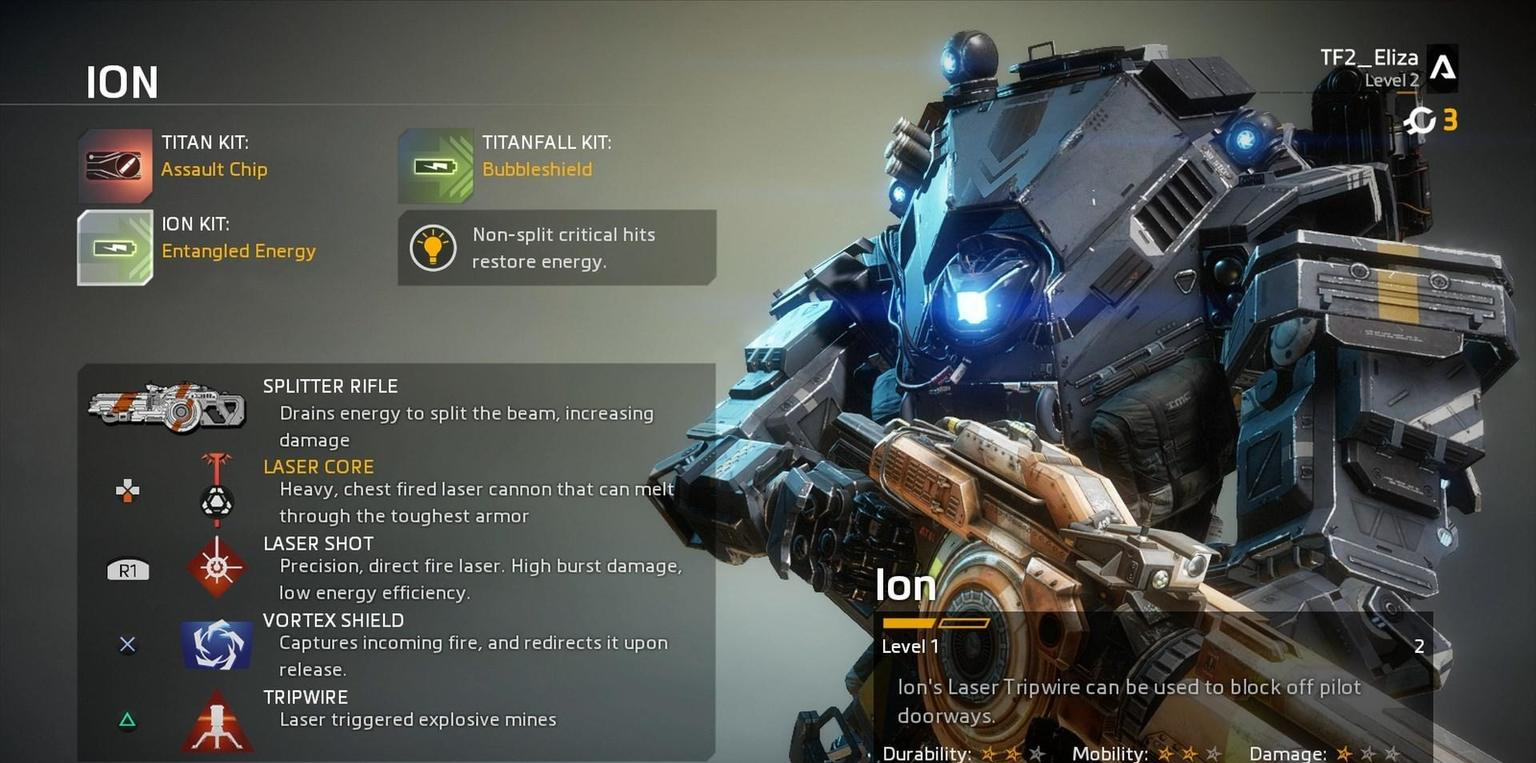Select the Titan Kit Assault Chip slot

[116, 166]
